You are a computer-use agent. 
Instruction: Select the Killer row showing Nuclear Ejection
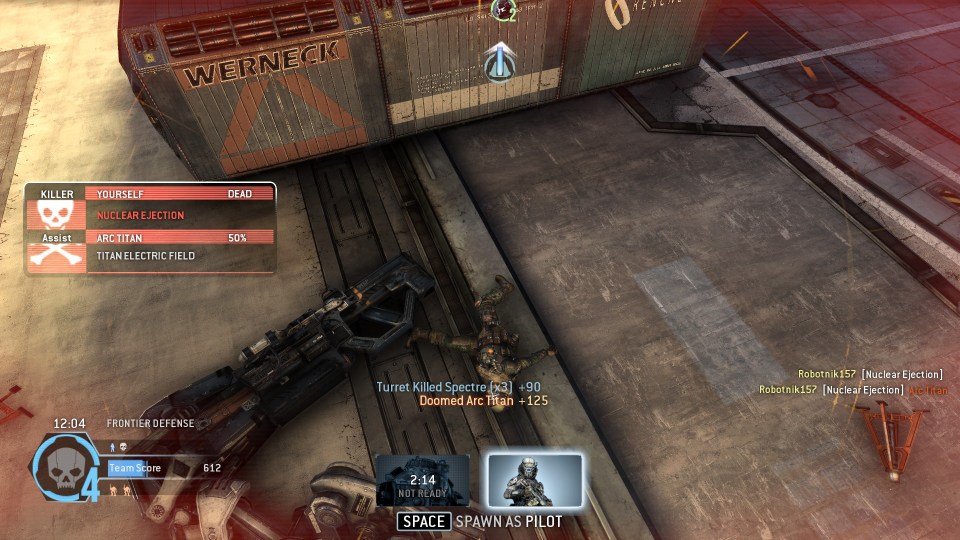[x=150, y=205]
